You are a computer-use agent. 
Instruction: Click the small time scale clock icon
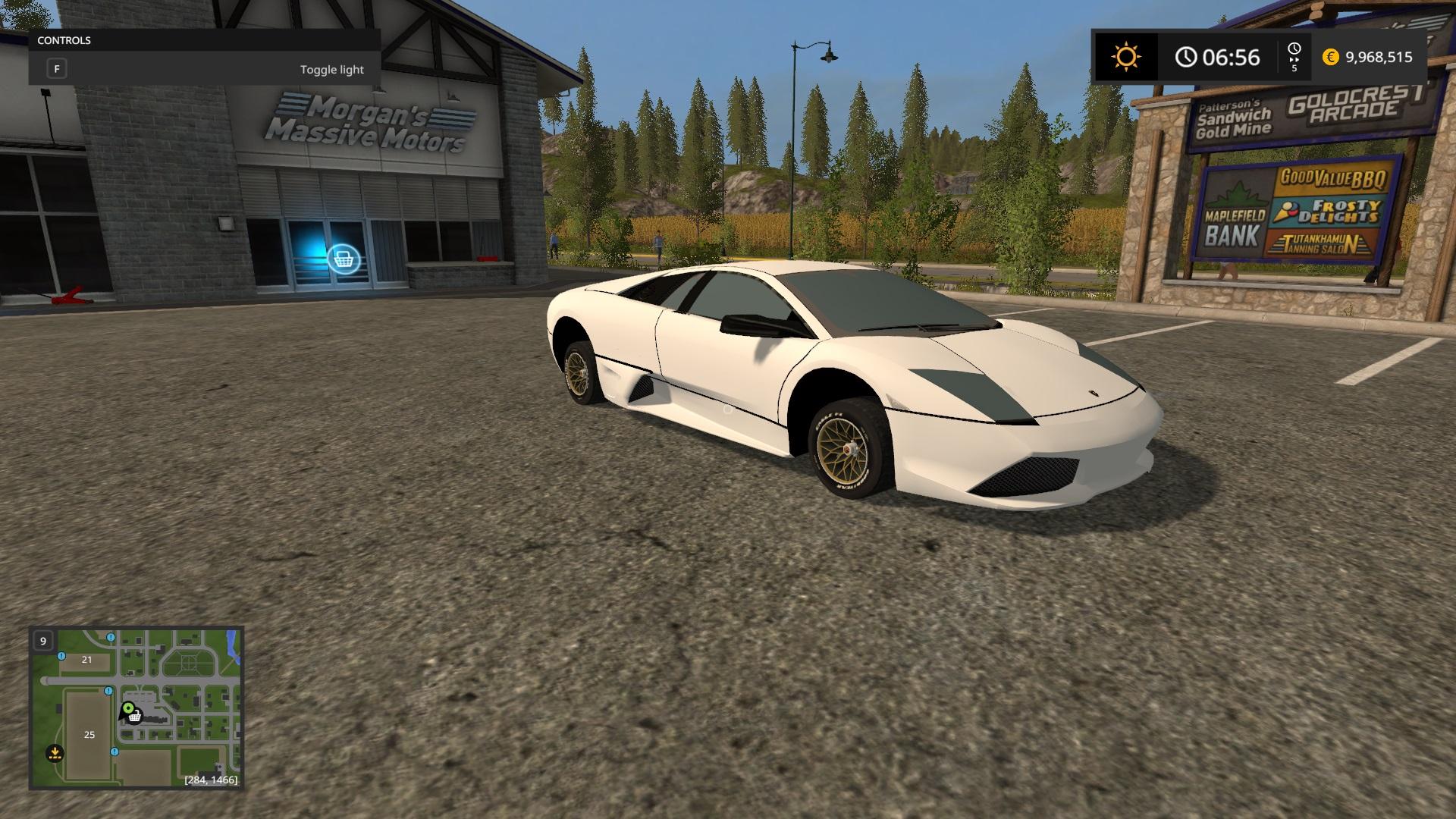(1294, 49)
